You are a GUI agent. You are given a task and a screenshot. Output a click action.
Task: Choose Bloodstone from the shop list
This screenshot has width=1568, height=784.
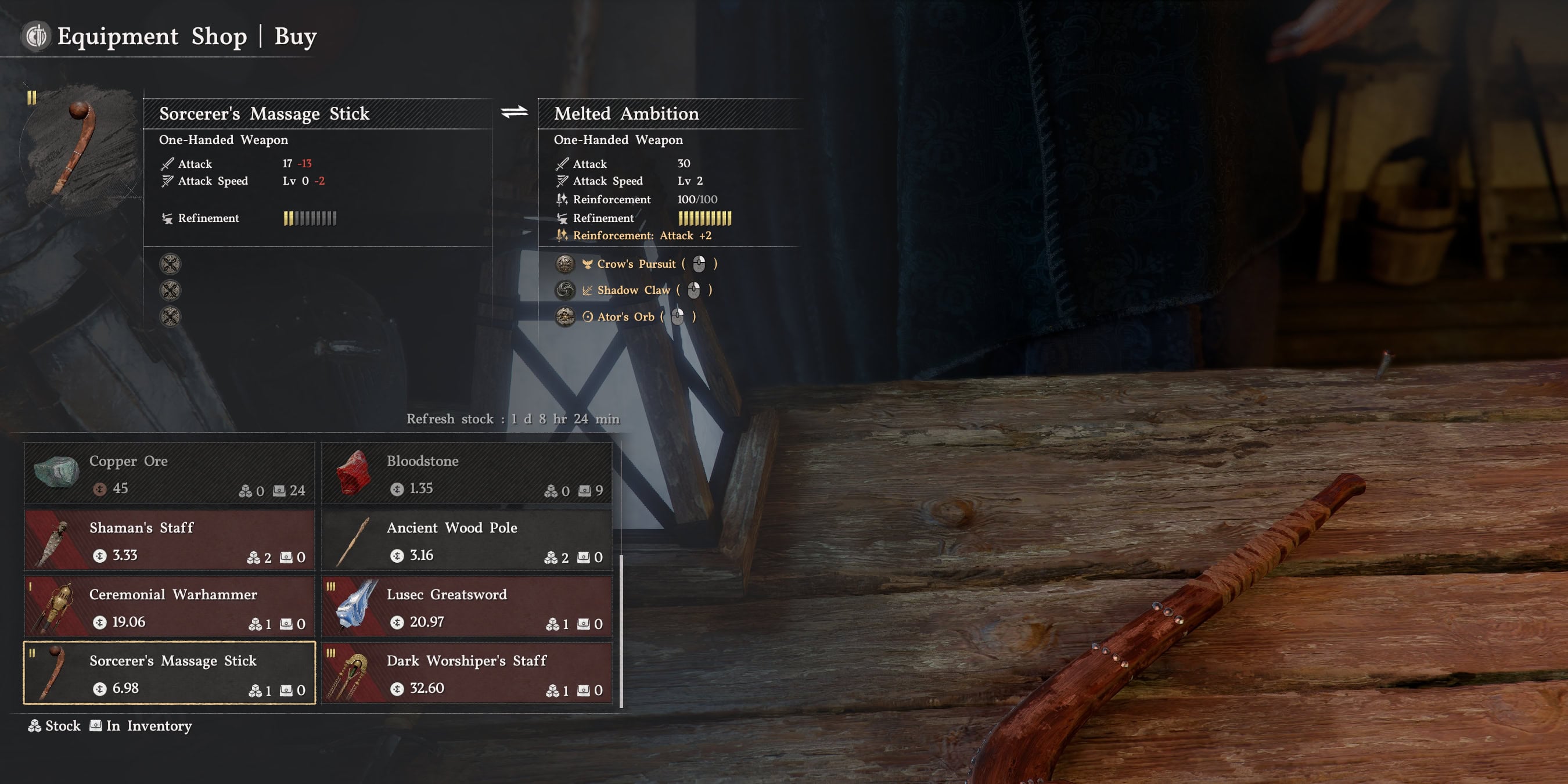tap(466, 474)
